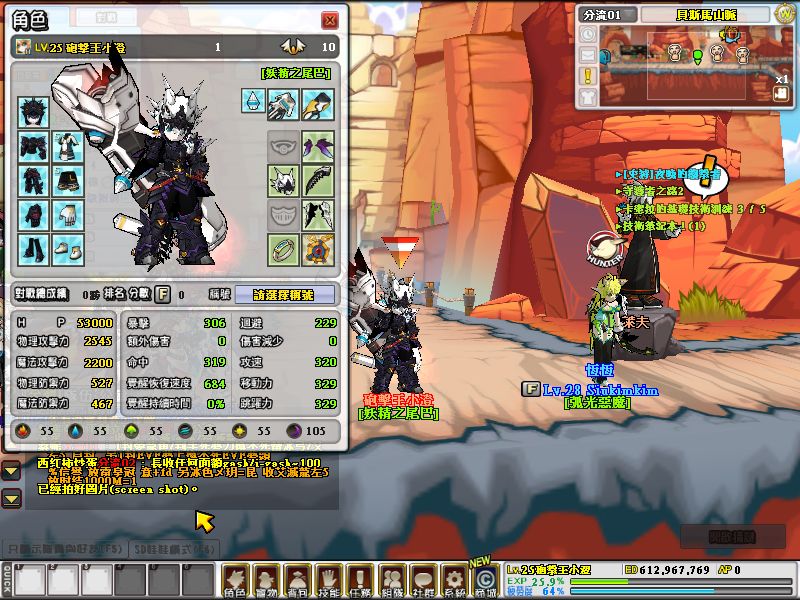Viewport: 800px width, 600px height.
Task: Open the 技能 skills menu
Action: [328, 579]
